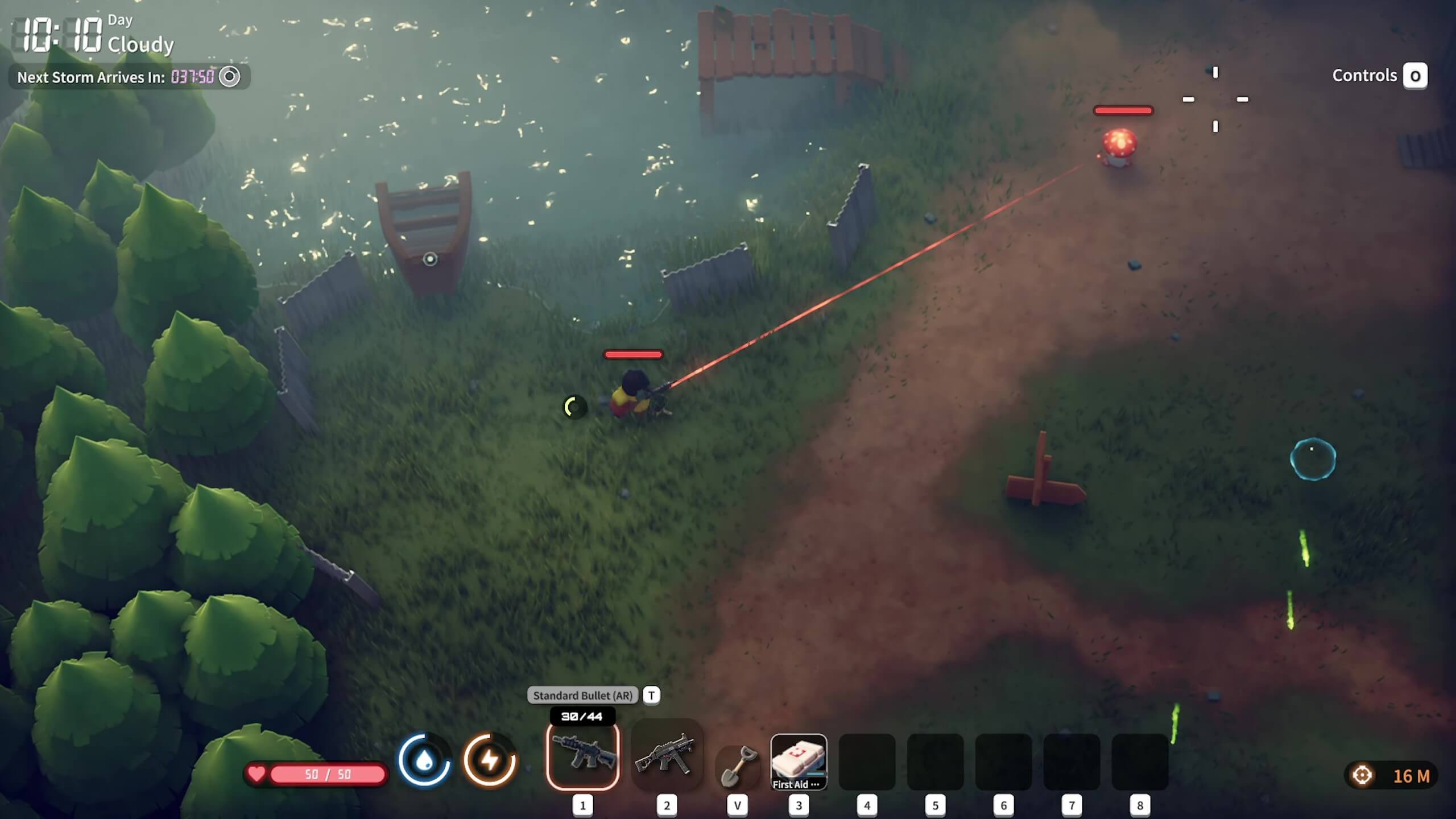Switch to the submachine gun slot

point(667,756)
